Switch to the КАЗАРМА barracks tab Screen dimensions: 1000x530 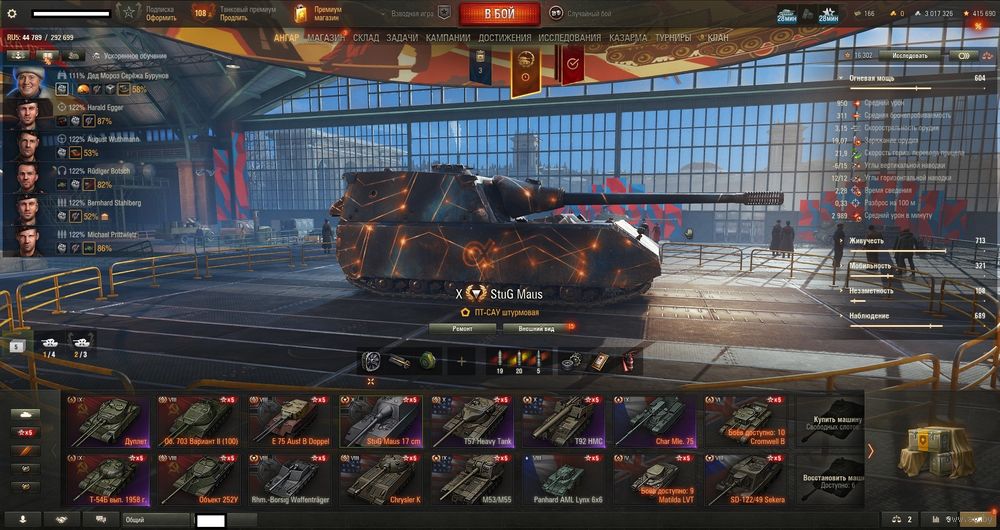627,38
